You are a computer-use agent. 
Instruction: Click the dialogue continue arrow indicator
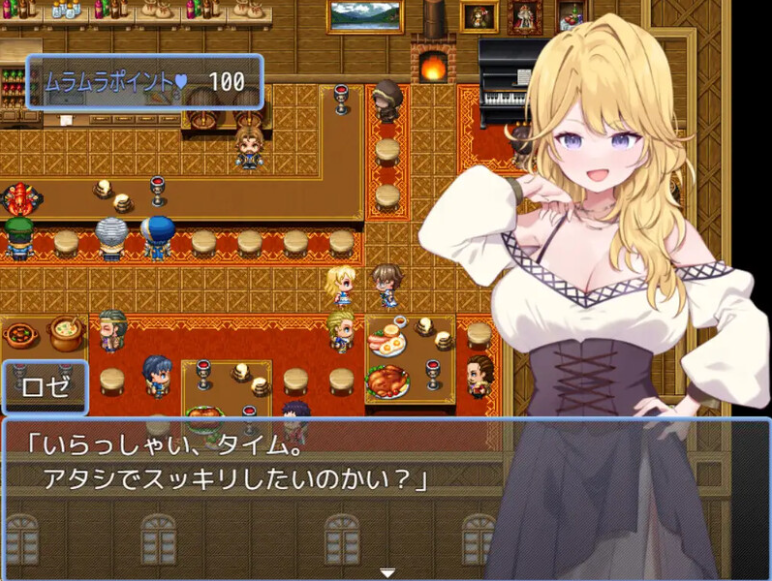click(386, 572)
